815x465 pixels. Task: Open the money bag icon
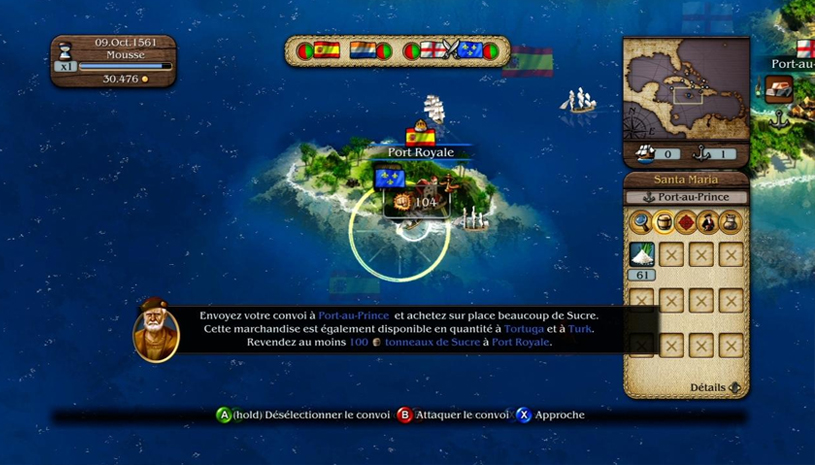point(729,221)
